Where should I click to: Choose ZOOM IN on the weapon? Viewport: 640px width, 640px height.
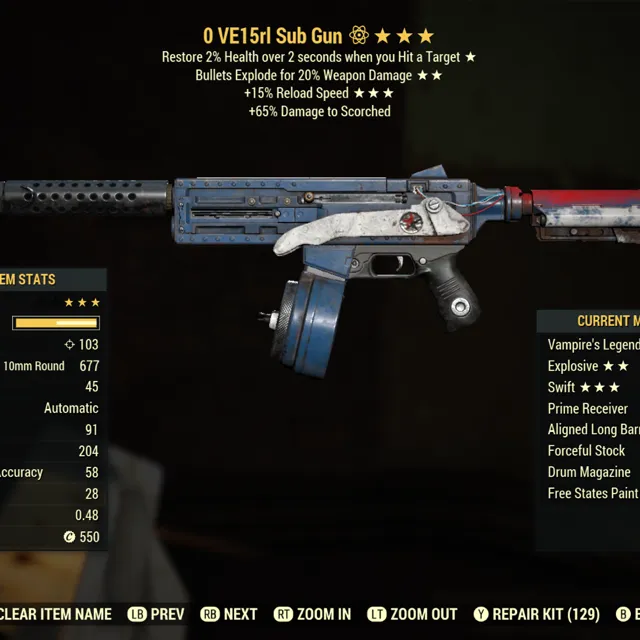[312, 614]
